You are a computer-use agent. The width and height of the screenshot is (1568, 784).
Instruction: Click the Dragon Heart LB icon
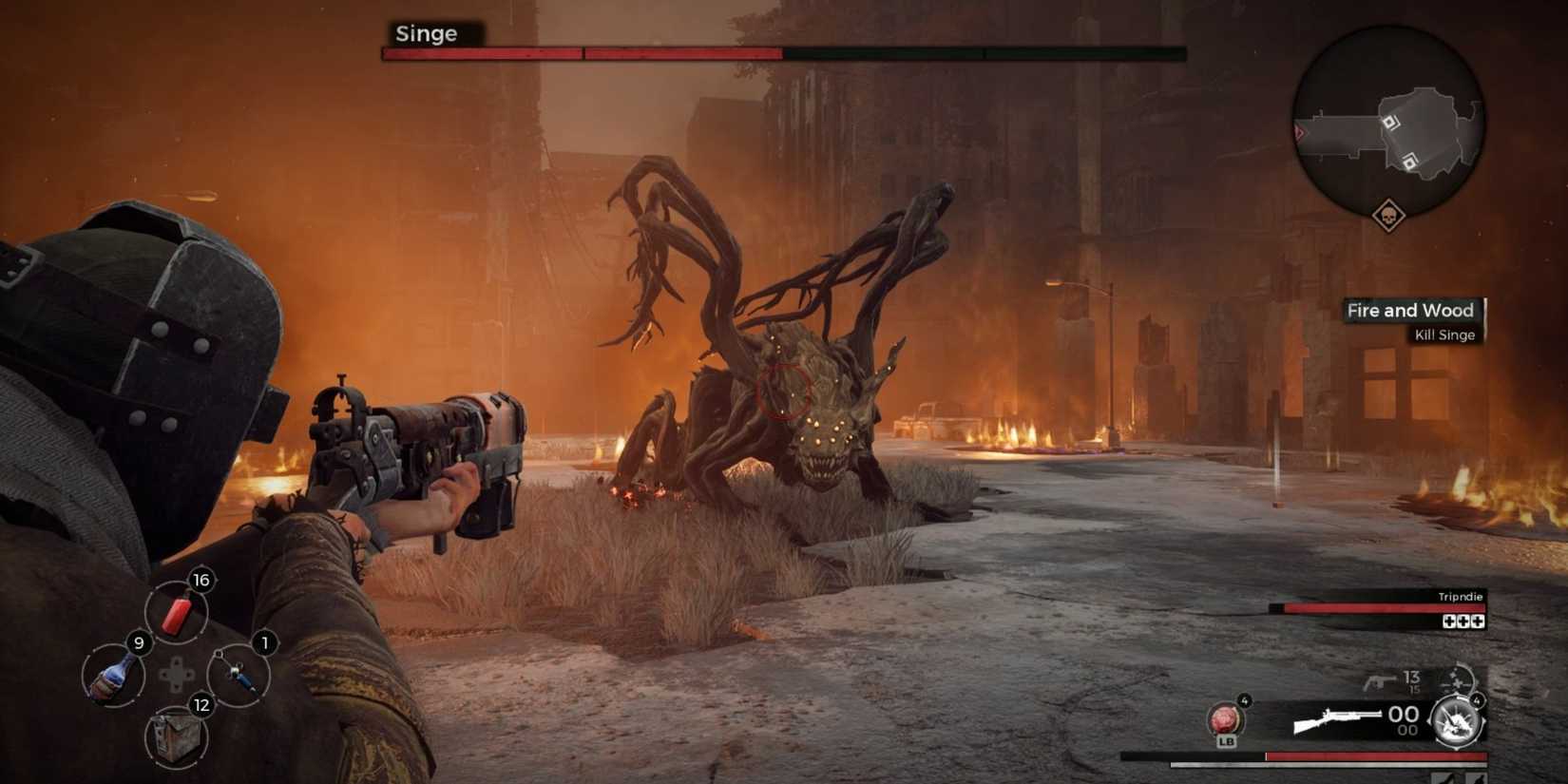coord(1225,720)
